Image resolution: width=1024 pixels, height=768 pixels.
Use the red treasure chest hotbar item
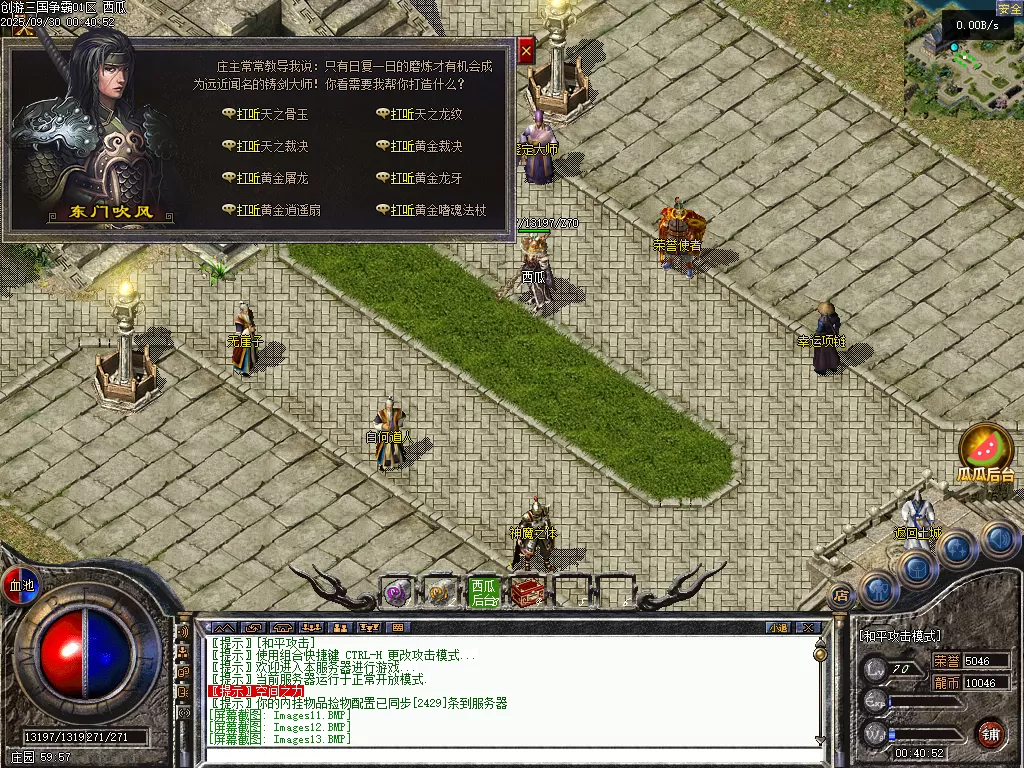[528, 592]
